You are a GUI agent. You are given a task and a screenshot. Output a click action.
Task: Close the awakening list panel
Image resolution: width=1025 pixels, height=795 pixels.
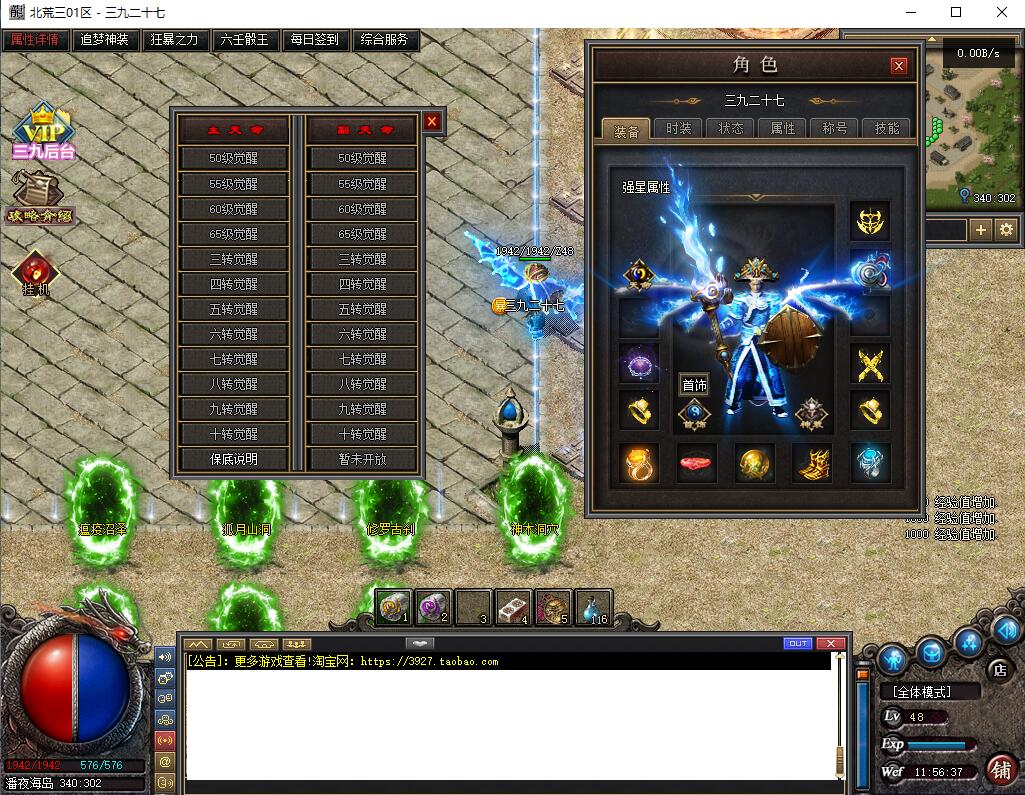432,121
